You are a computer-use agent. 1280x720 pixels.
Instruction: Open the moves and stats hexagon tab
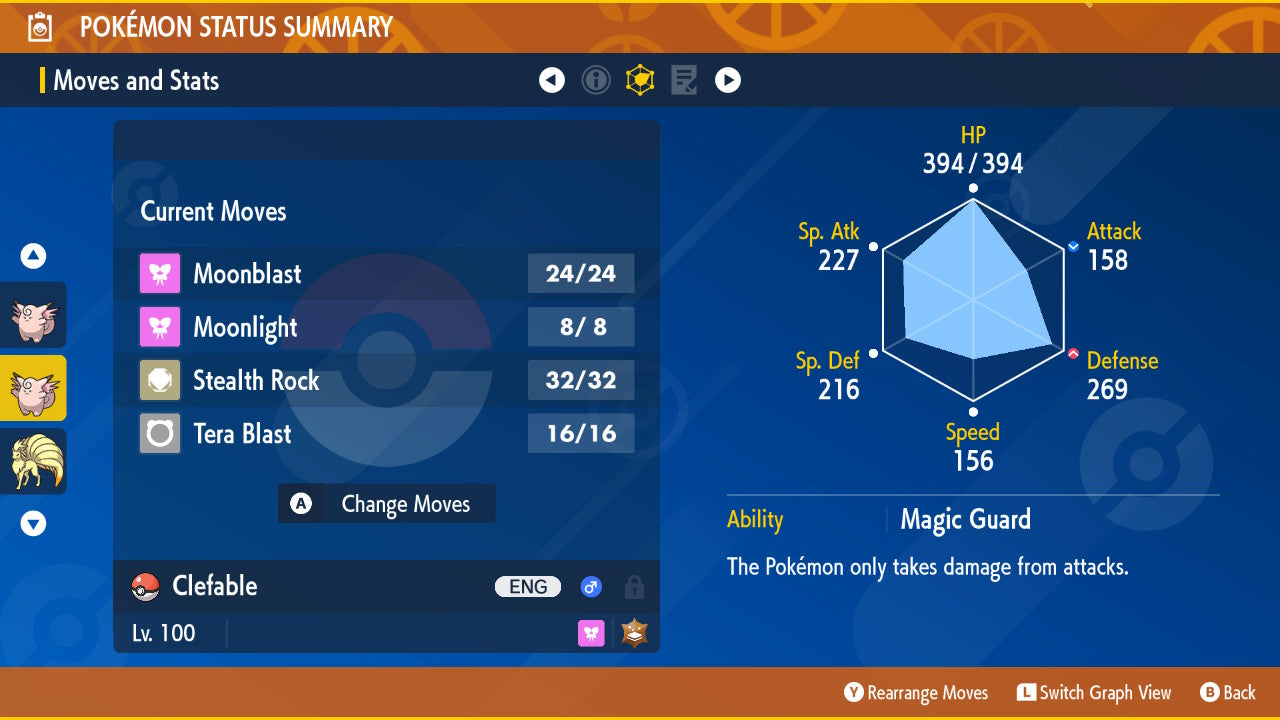tap(640, 80)
